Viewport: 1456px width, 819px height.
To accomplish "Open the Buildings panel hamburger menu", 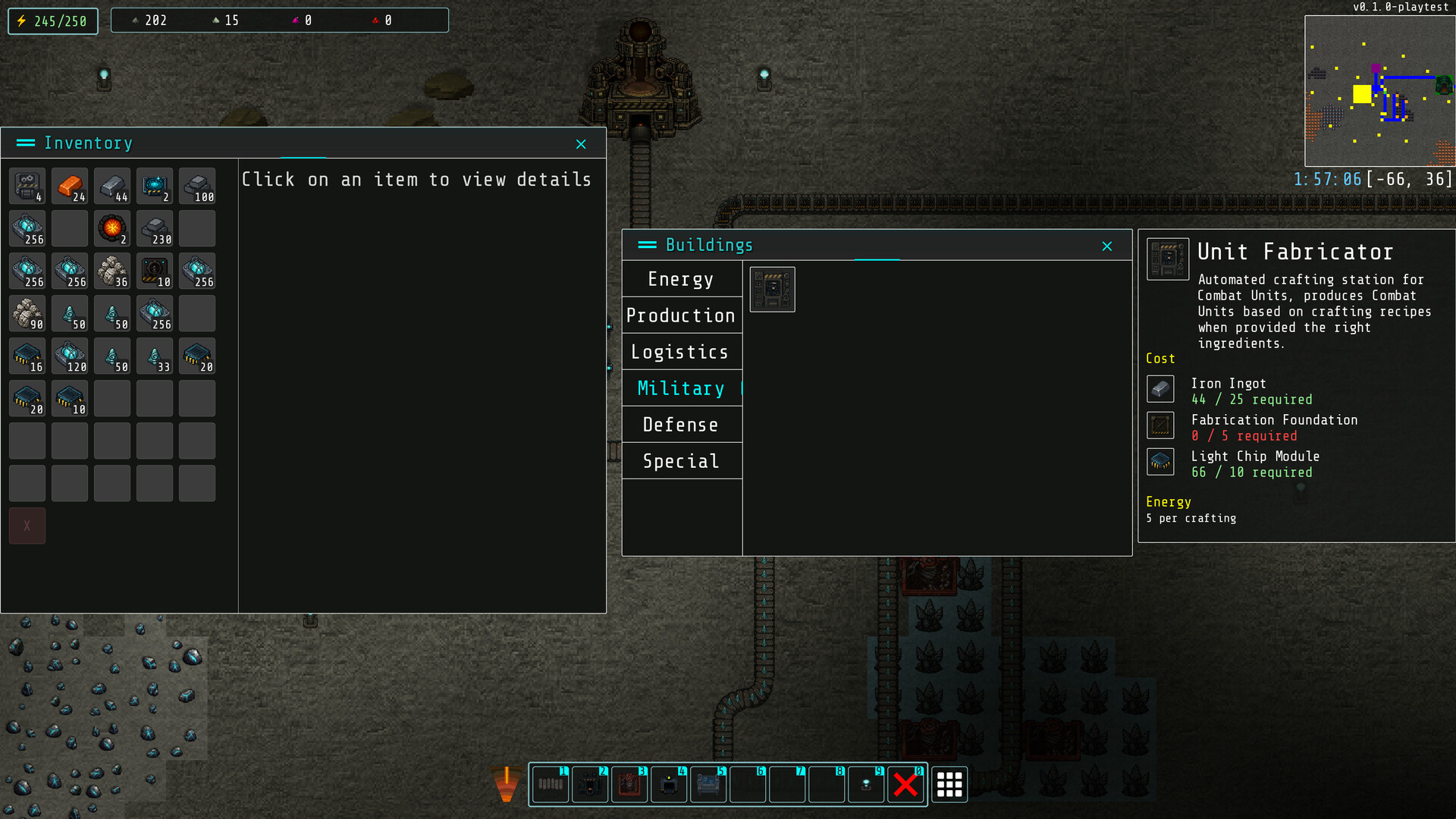I will pyautogui.click(x=648, y=245).
